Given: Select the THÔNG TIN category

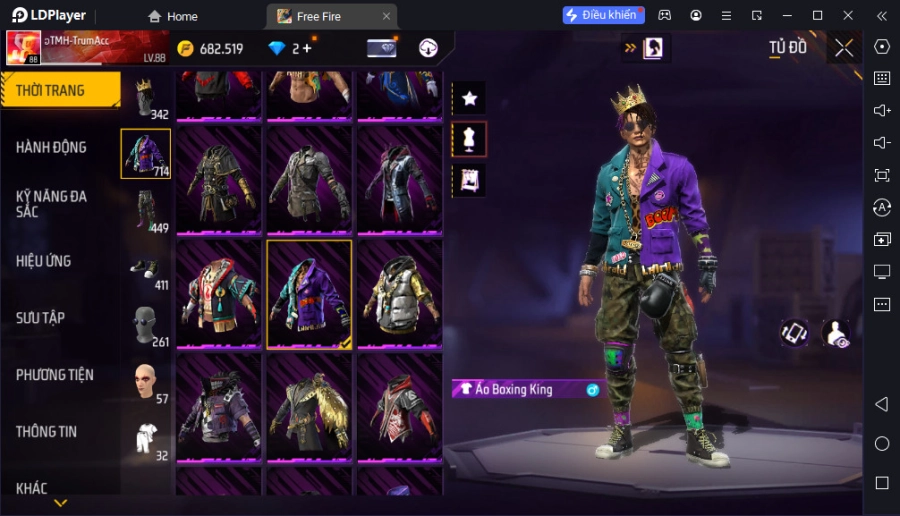Looking at the screenshot, I should tap(47, 432).
